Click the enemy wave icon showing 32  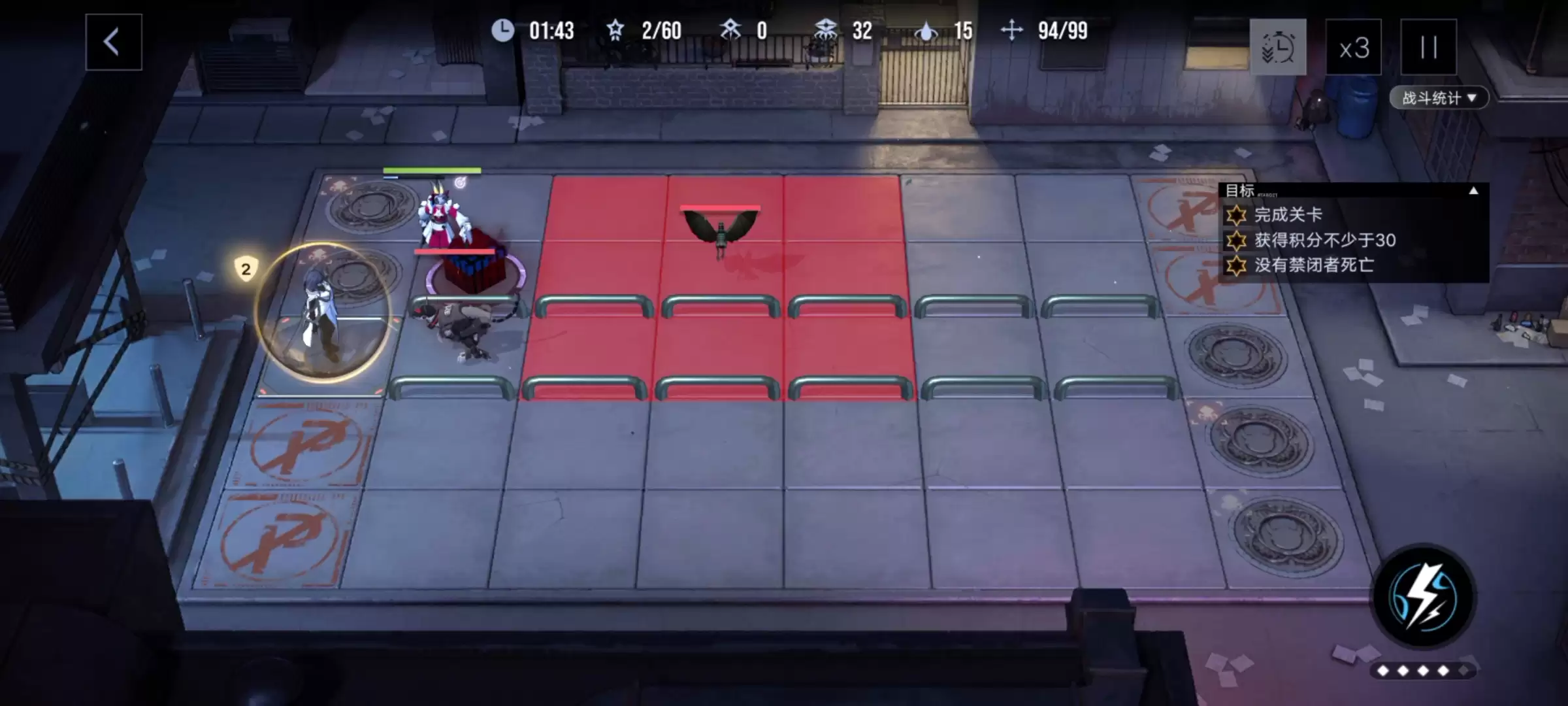[x=825, y=31]
